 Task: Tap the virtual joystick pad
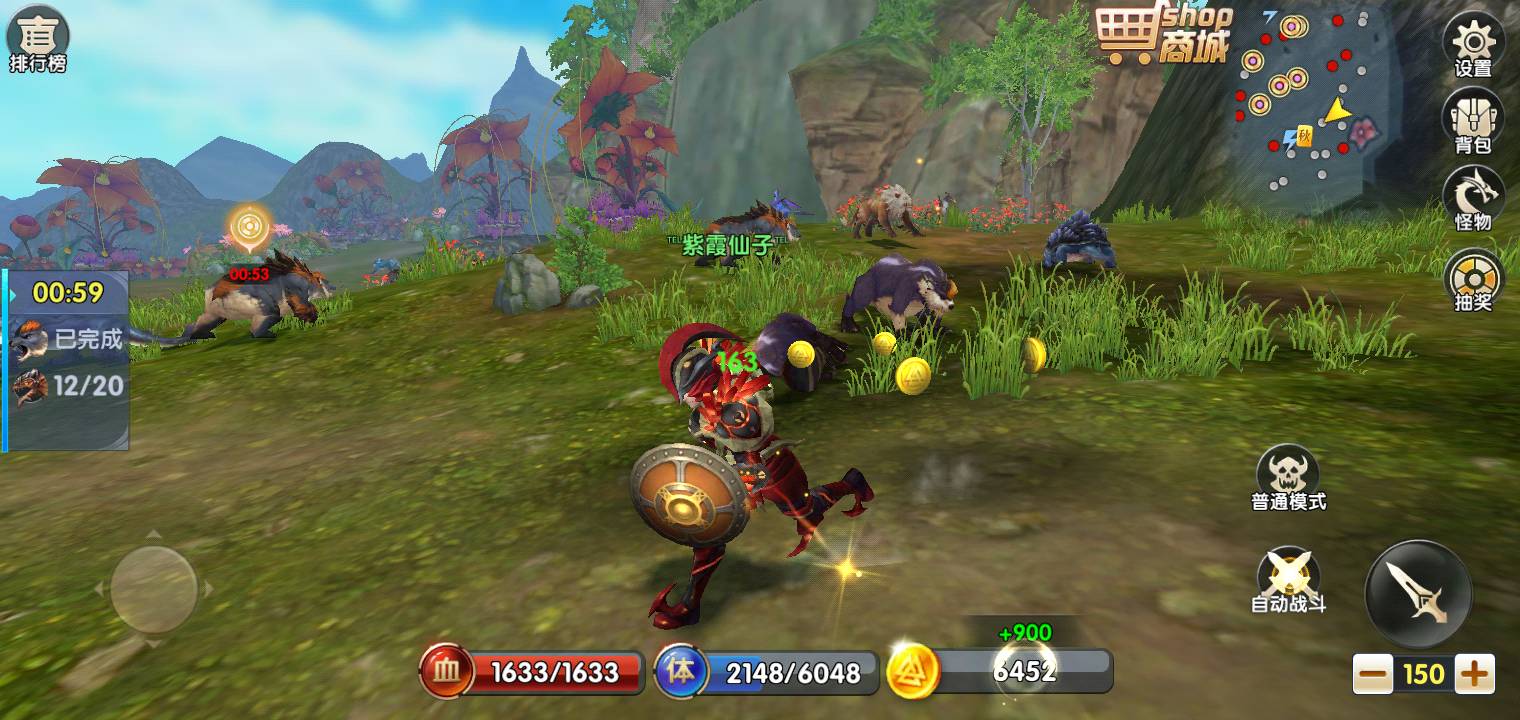tap(153, 589)
